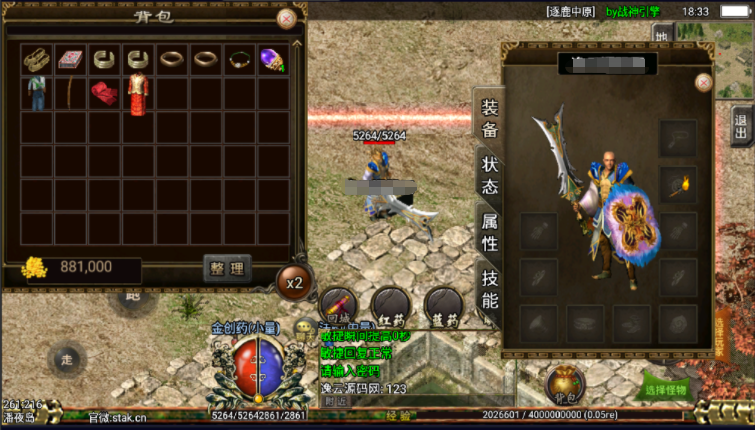
Task: Toggle the x2 speed button
Action: pos(294,283)
